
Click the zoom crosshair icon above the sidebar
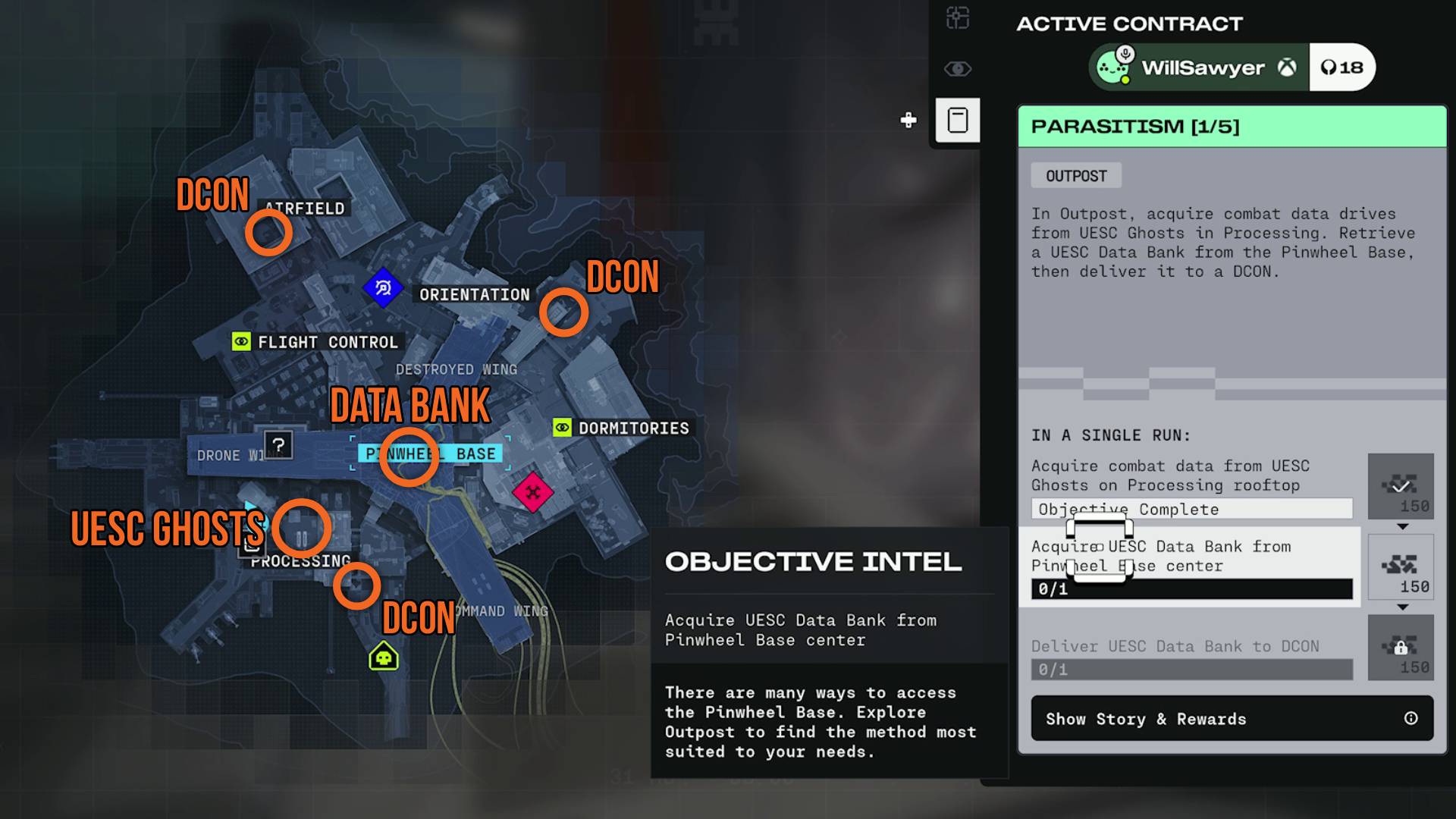[908, 119]
